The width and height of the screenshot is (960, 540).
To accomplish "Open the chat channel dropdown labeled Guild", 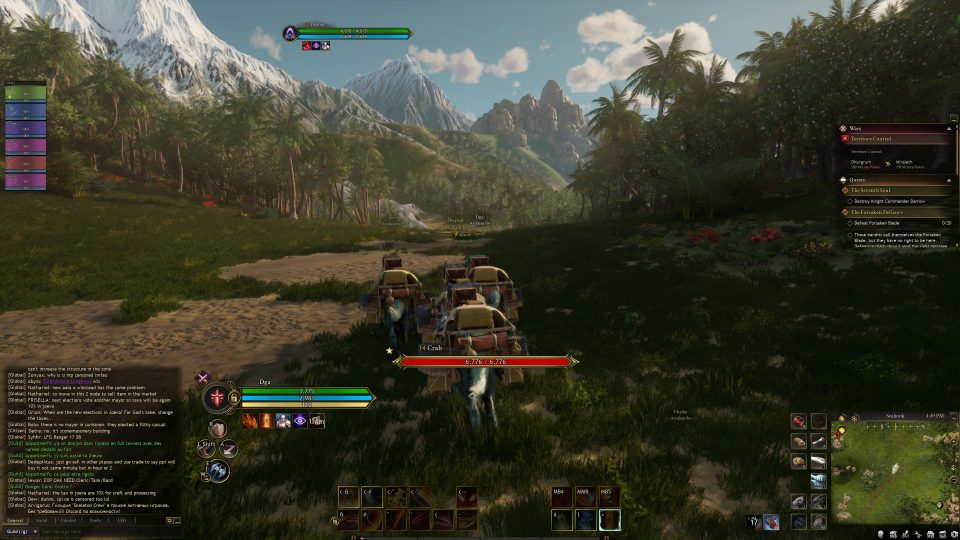I will pos(20,531).
